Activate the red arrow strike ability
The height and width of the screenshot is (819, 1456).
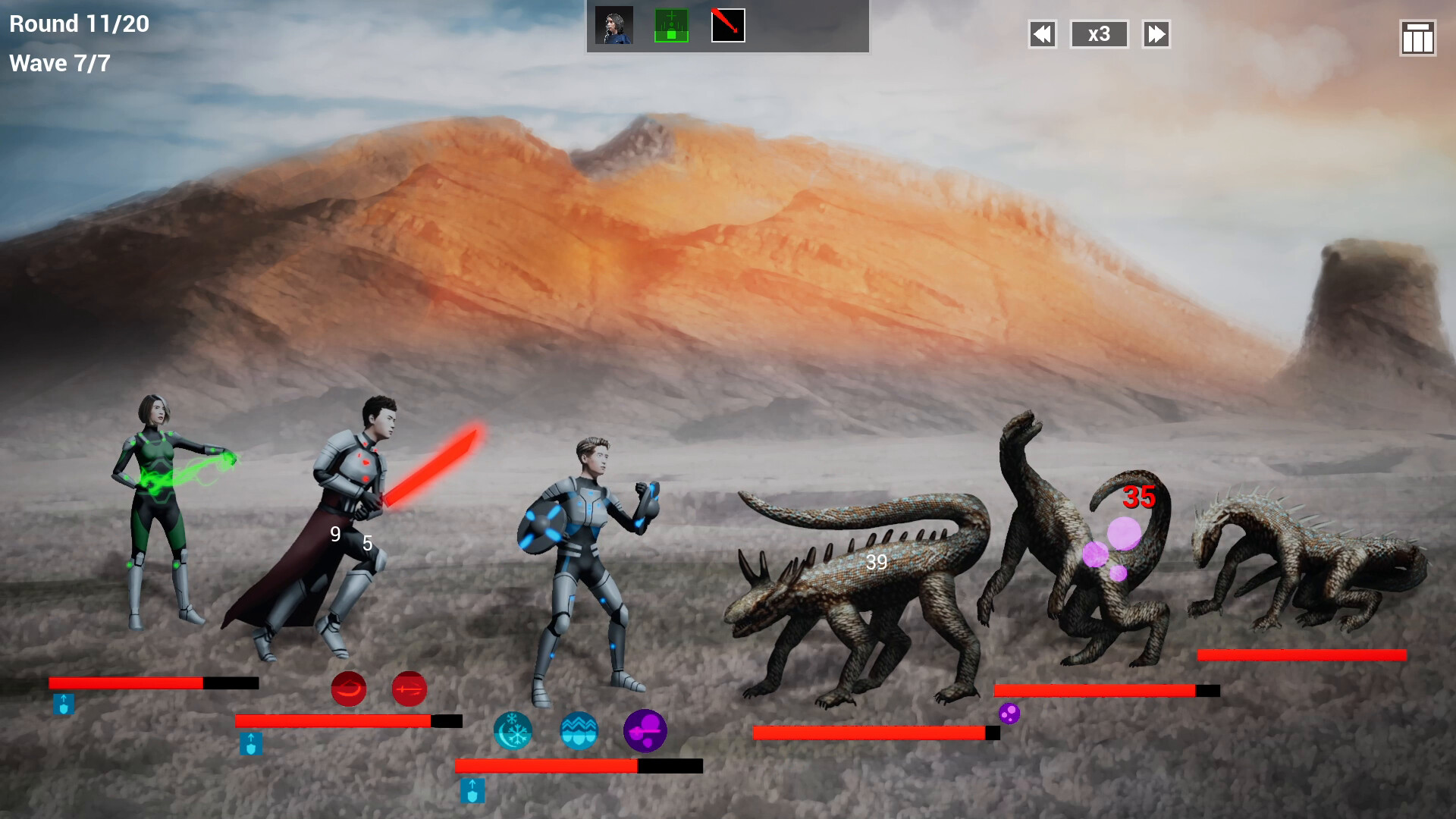[726, 25]
